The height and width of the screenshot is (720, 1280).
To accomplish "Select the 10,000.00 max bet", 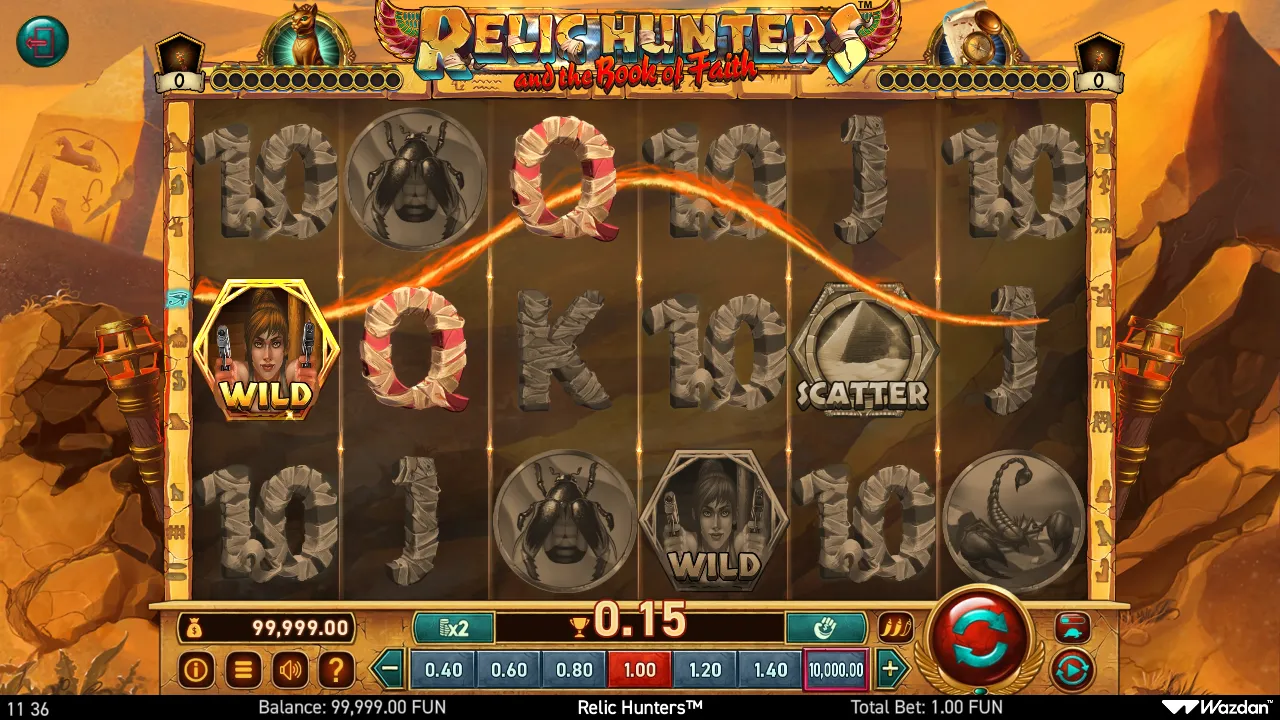I will coord(835,670).
